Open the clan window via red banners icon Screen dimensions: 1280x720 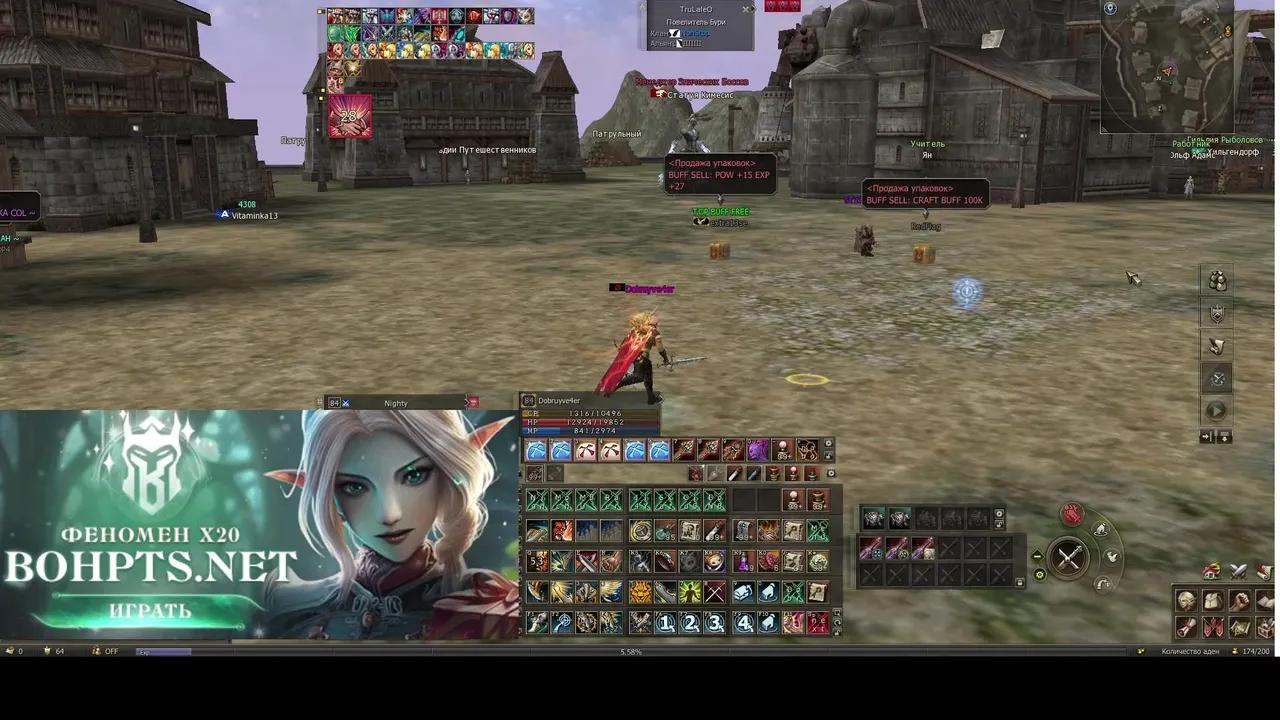click(x=1214, y=629)
